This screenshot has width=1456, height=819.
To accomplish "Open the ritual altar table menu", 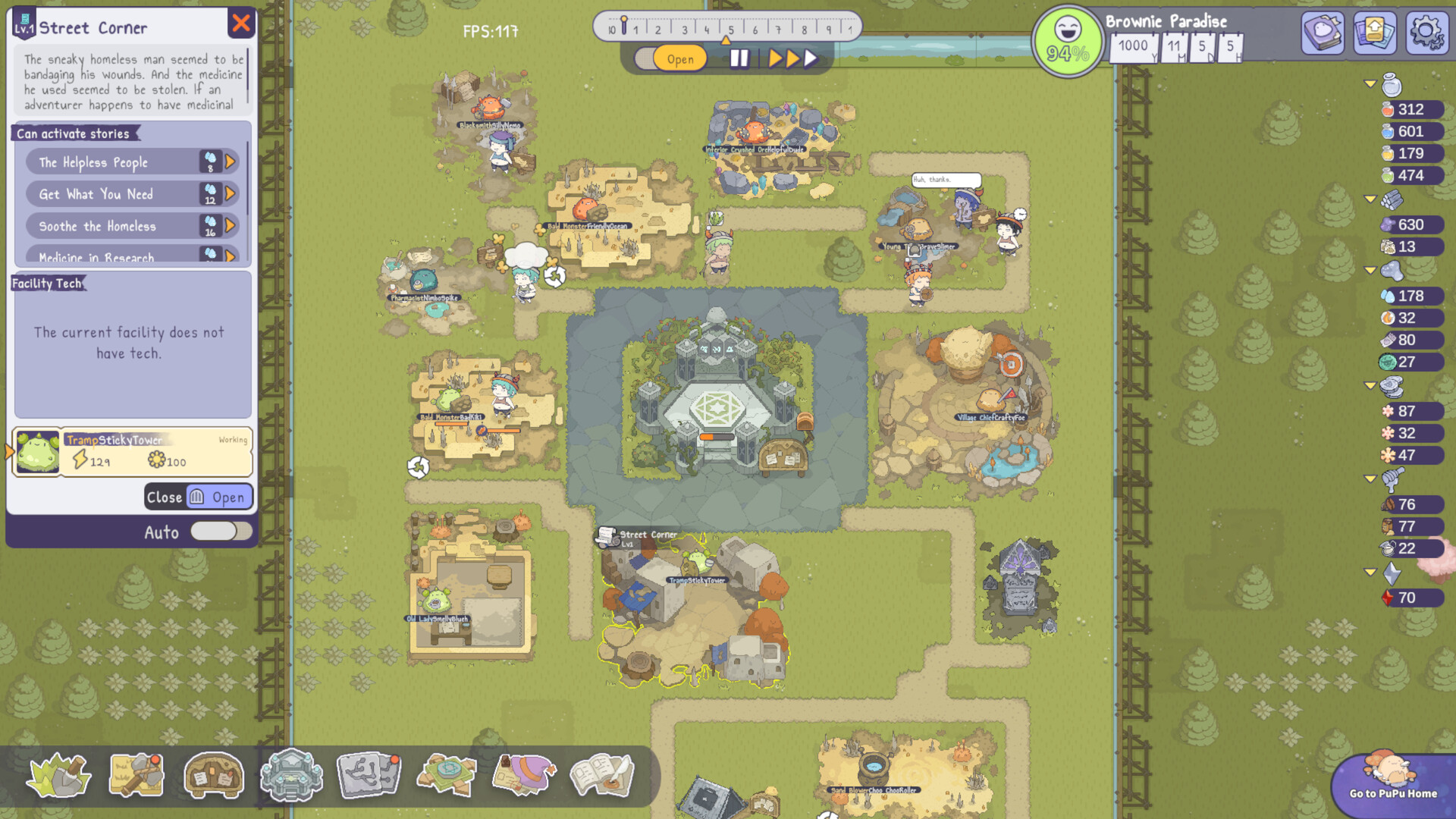I will tap(446, 775).
